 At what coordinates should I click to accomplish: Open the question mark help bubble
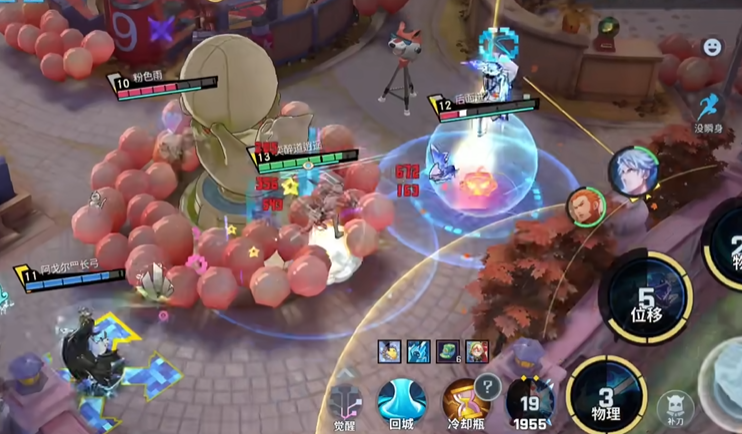click(x=487, y=385)
